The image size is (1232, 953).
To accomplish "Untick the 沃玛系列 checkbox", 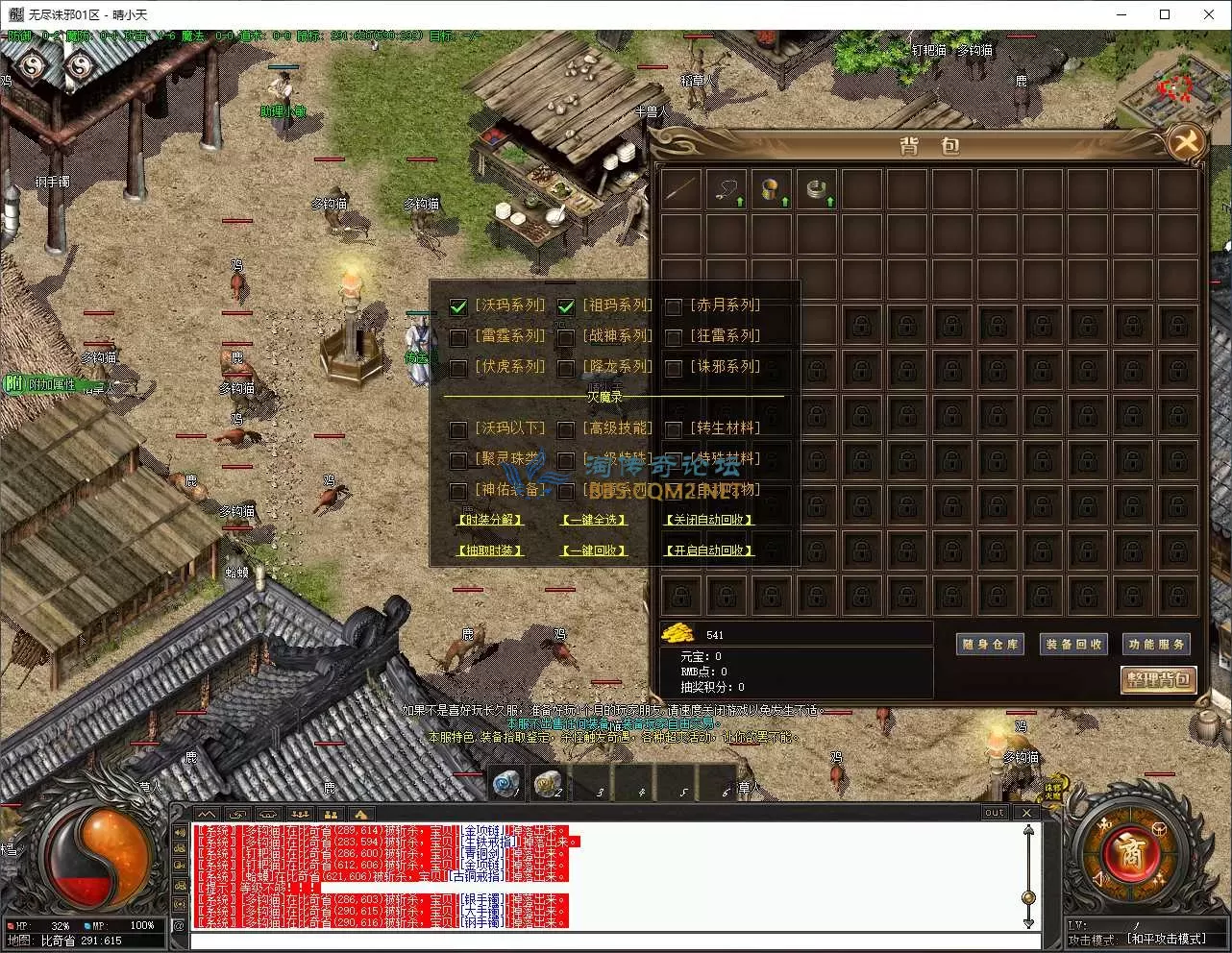I will point(458,307).
